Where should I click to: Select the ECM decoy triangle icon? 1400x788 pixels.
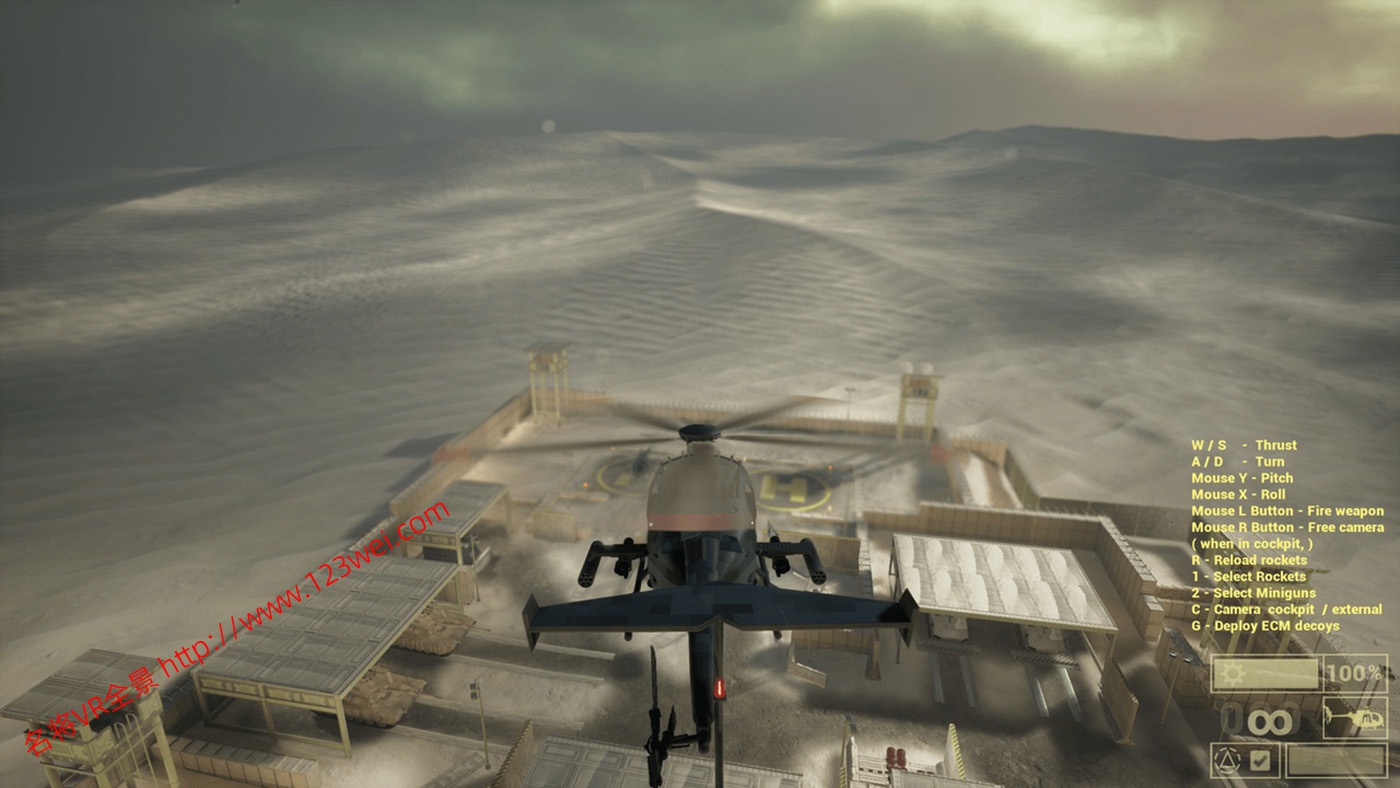click(1226, 760)
